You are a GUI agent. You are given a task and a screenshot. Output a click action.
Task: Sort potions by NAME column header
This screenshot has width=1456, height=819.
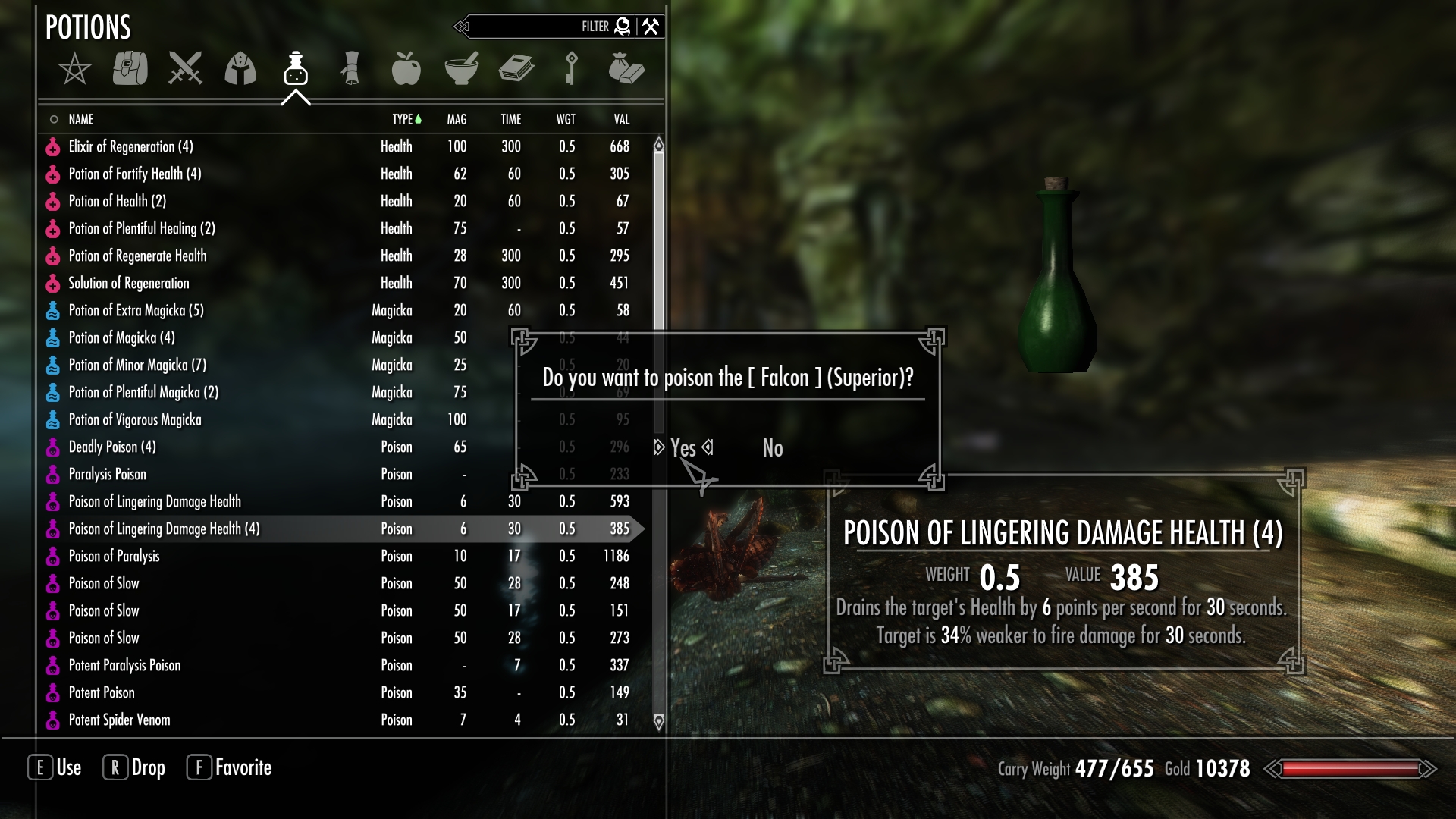pyautogui.click(x=81, y=119)
